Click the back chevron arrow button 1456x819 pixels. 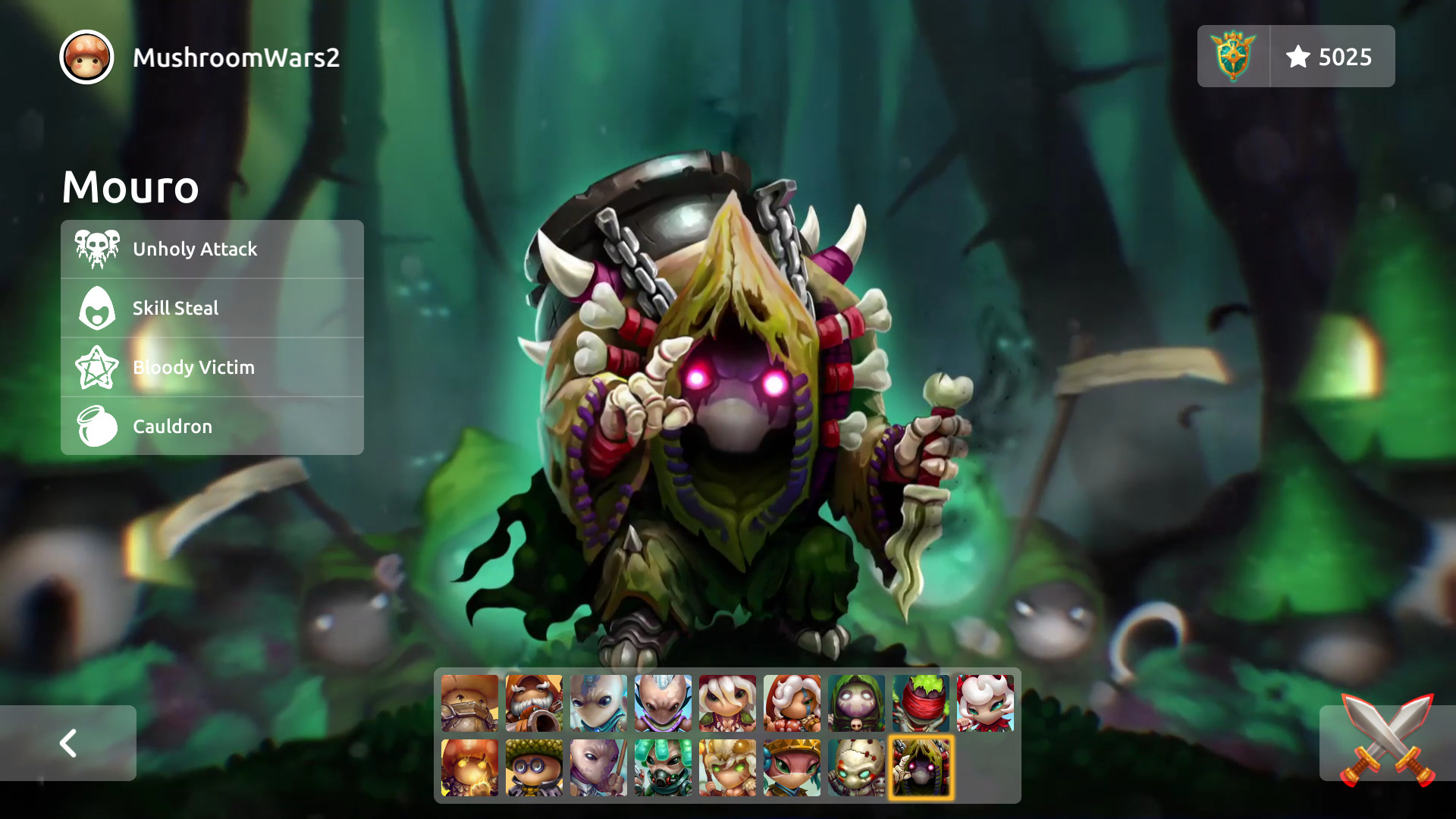click(69, 743)
